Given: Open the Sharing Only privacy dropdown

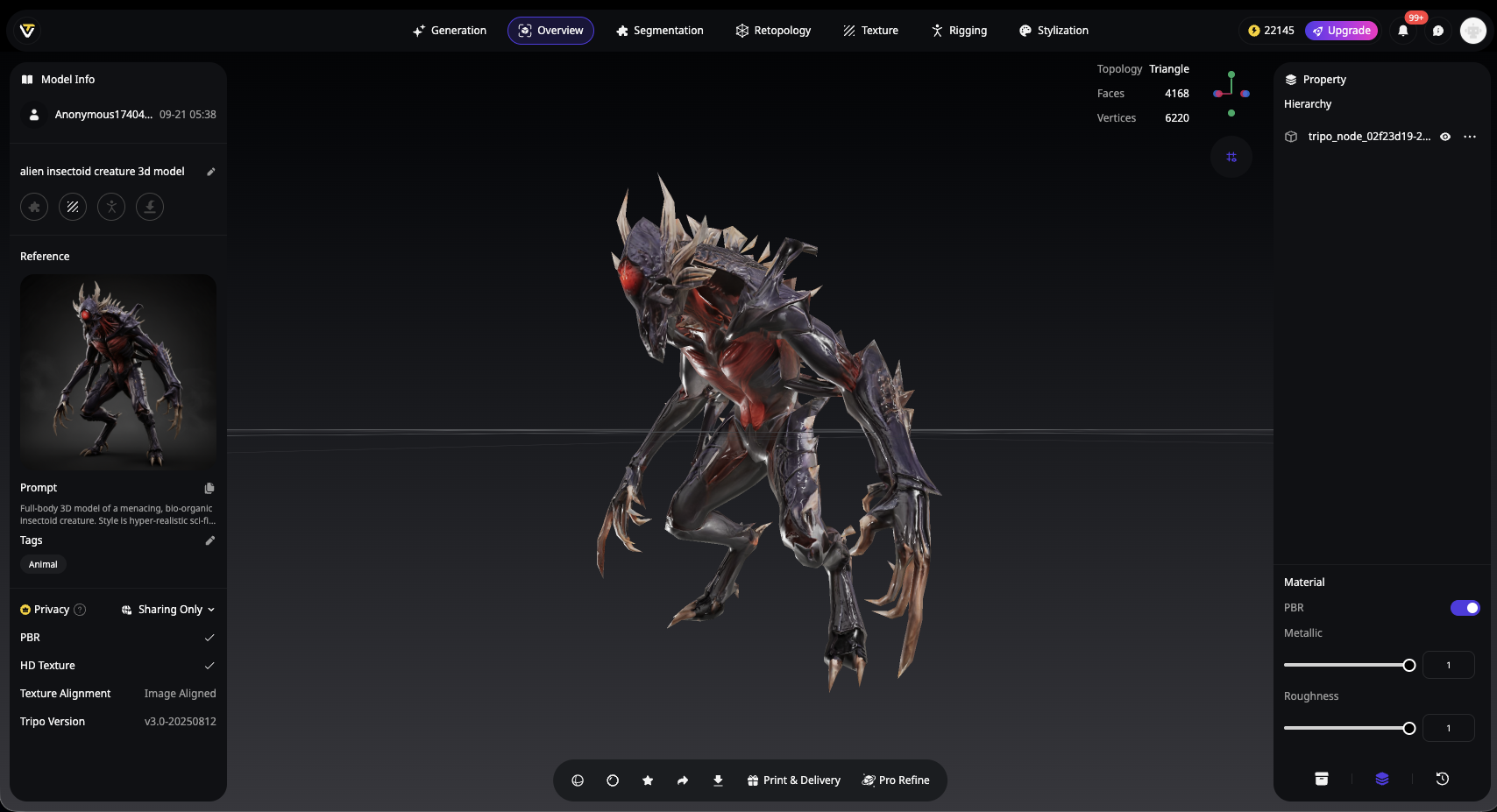Looking at the screenshot, I should tap(168, 610).
